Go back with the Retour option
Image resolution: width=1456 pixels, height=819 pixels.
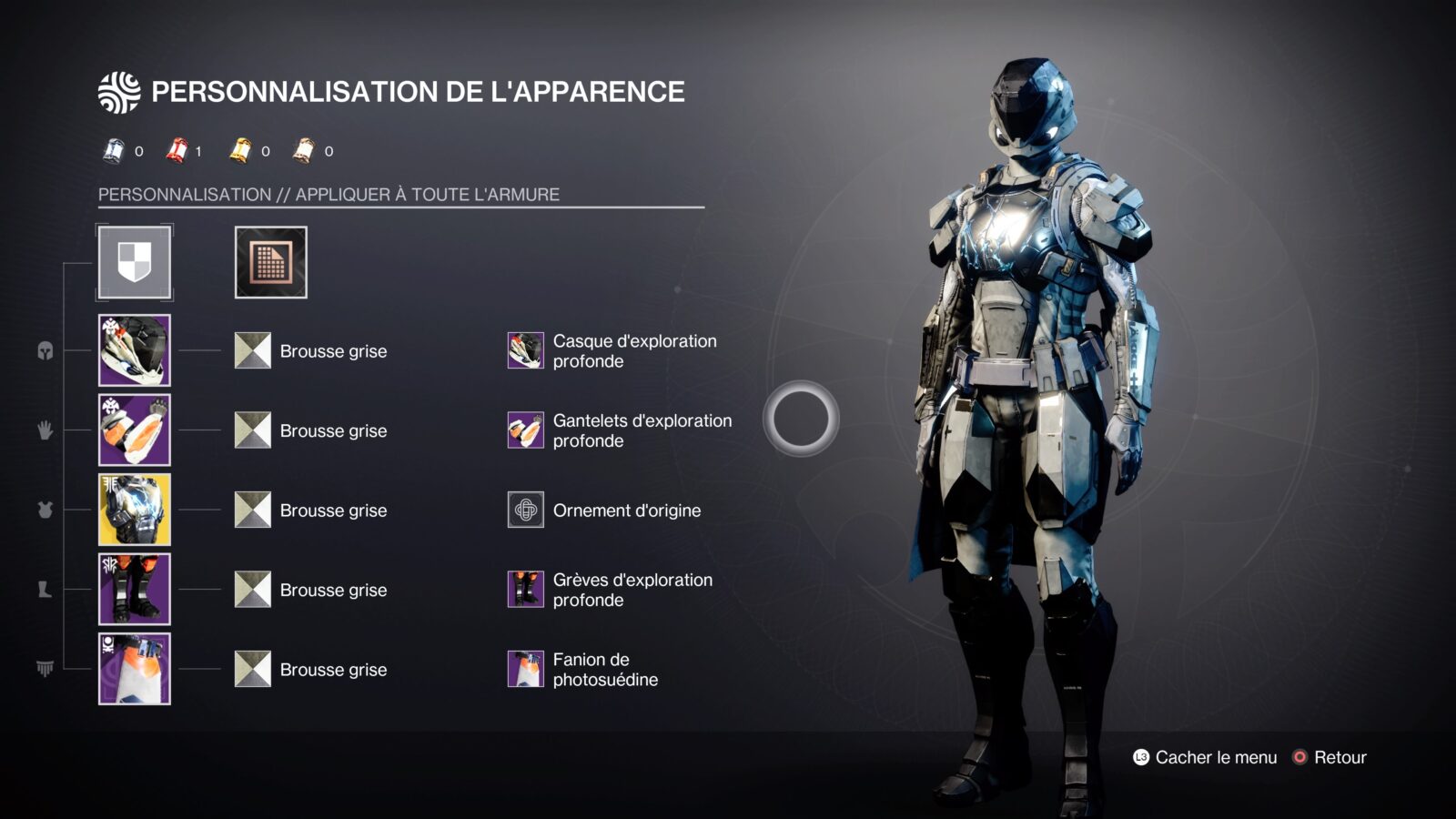1330,757
